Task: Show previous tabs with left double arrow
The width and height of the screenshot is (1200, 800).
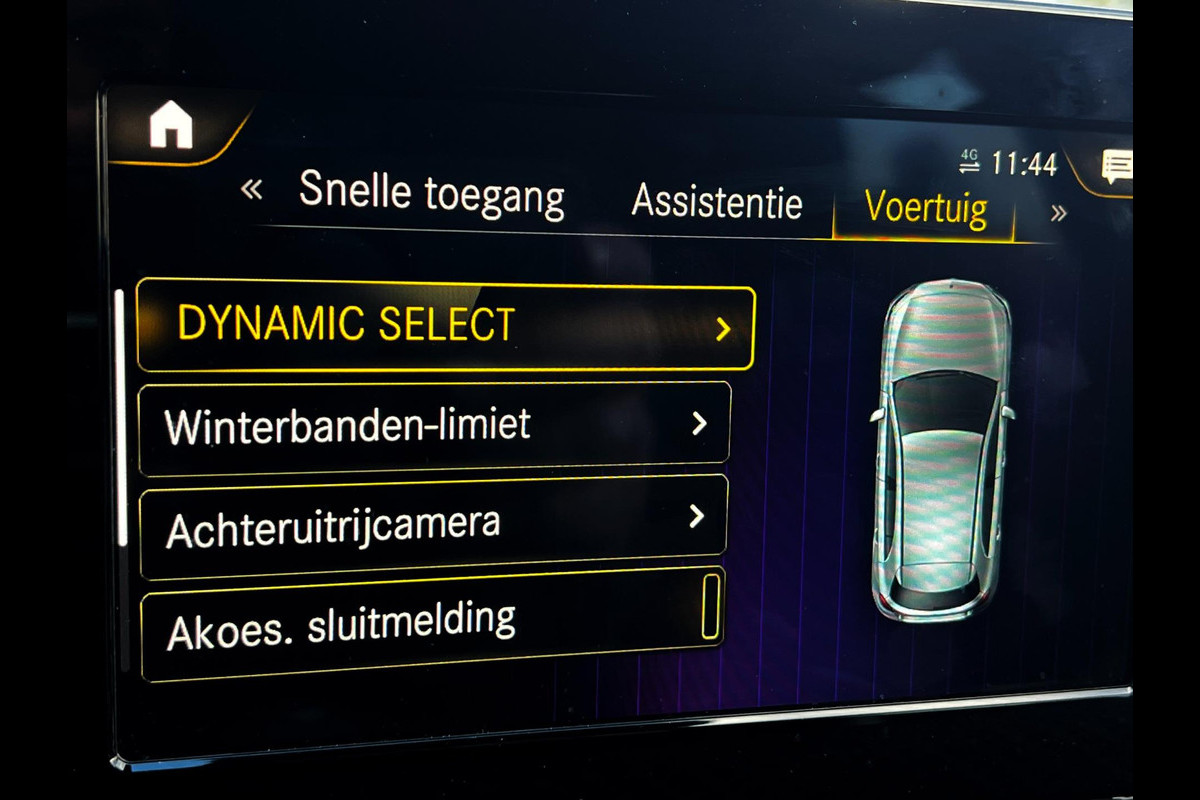Action: tap(252, 187)
